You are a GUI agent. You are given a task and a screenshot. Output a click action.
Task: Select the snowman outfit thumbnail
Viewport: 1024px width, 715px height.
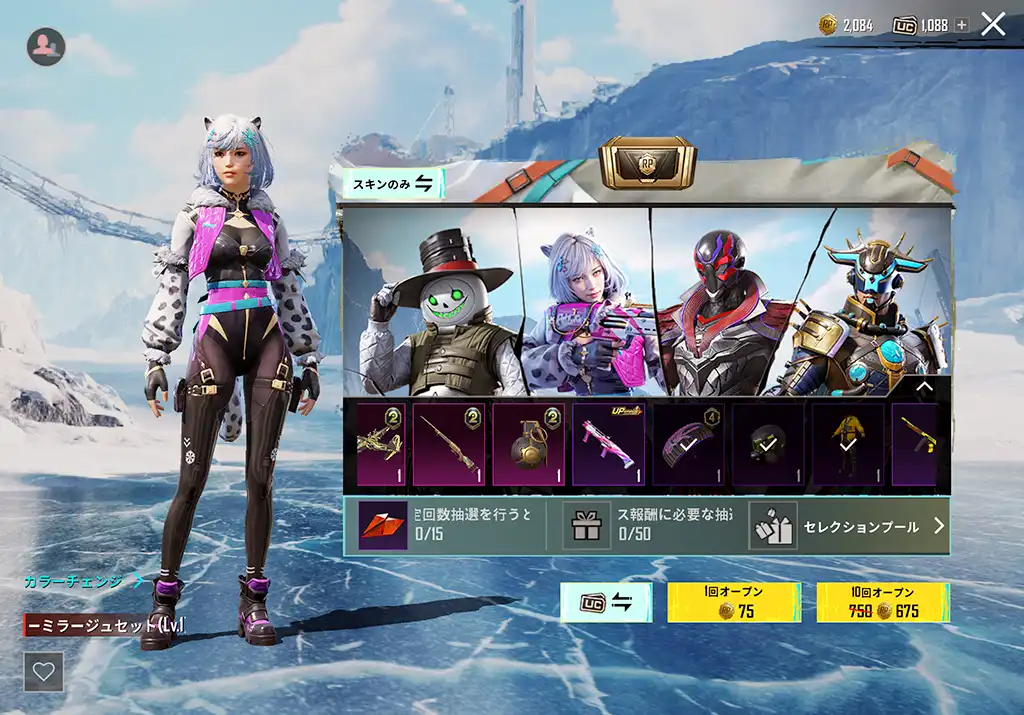pyautogui.click(x=432, y=305)
